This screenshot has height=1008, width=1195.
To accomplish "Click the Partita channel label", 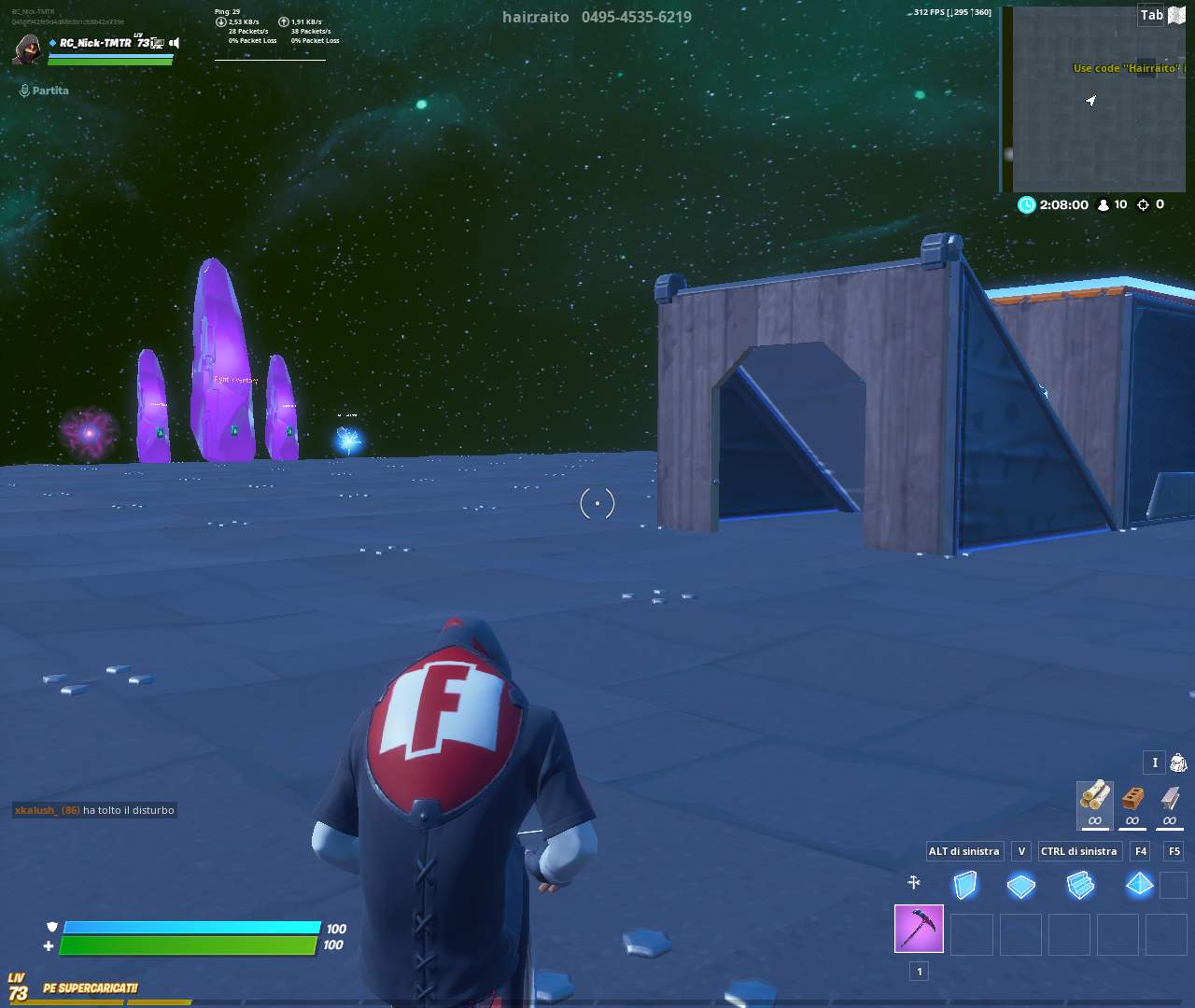I will click(50, 91).
